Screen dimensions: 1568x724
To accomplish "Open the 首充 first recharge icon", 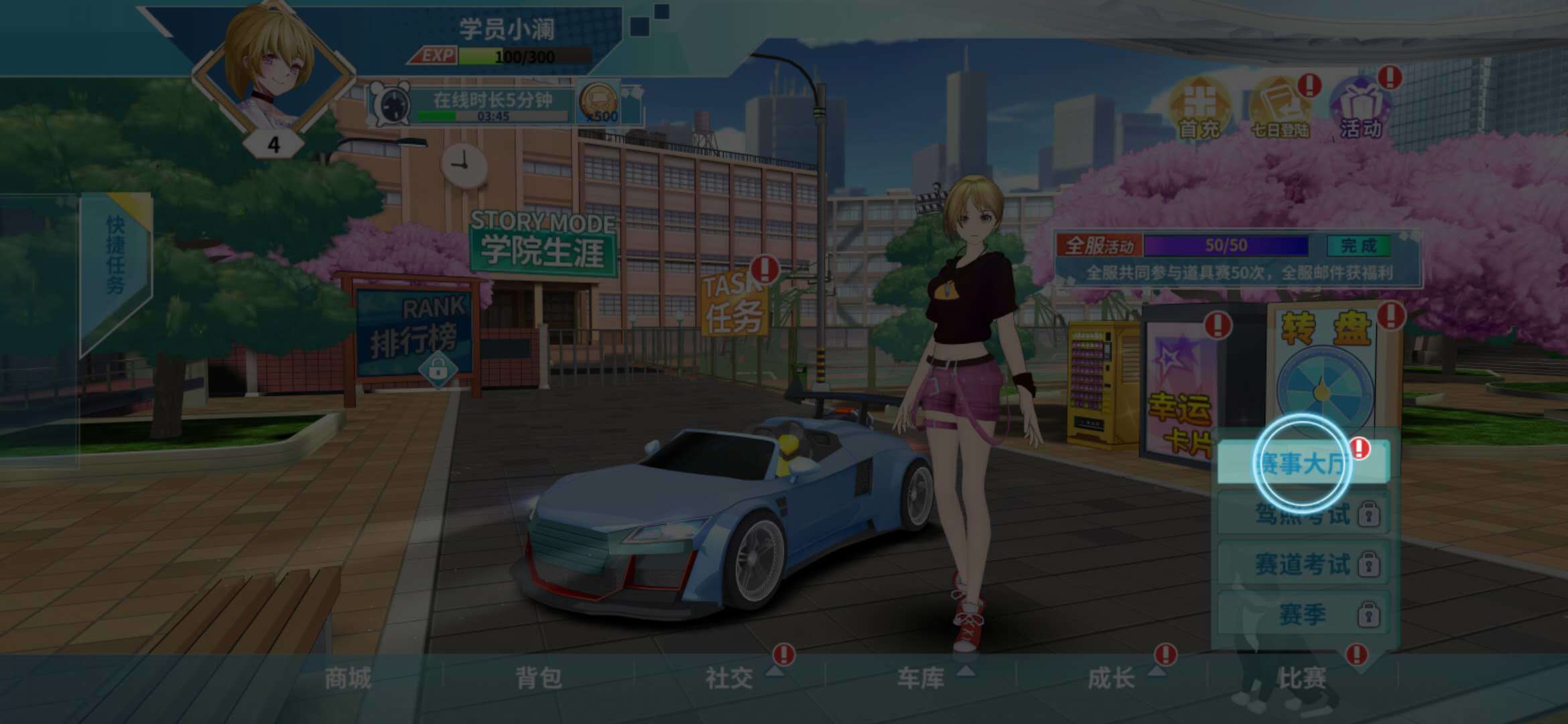I will tap(1199, 107).
